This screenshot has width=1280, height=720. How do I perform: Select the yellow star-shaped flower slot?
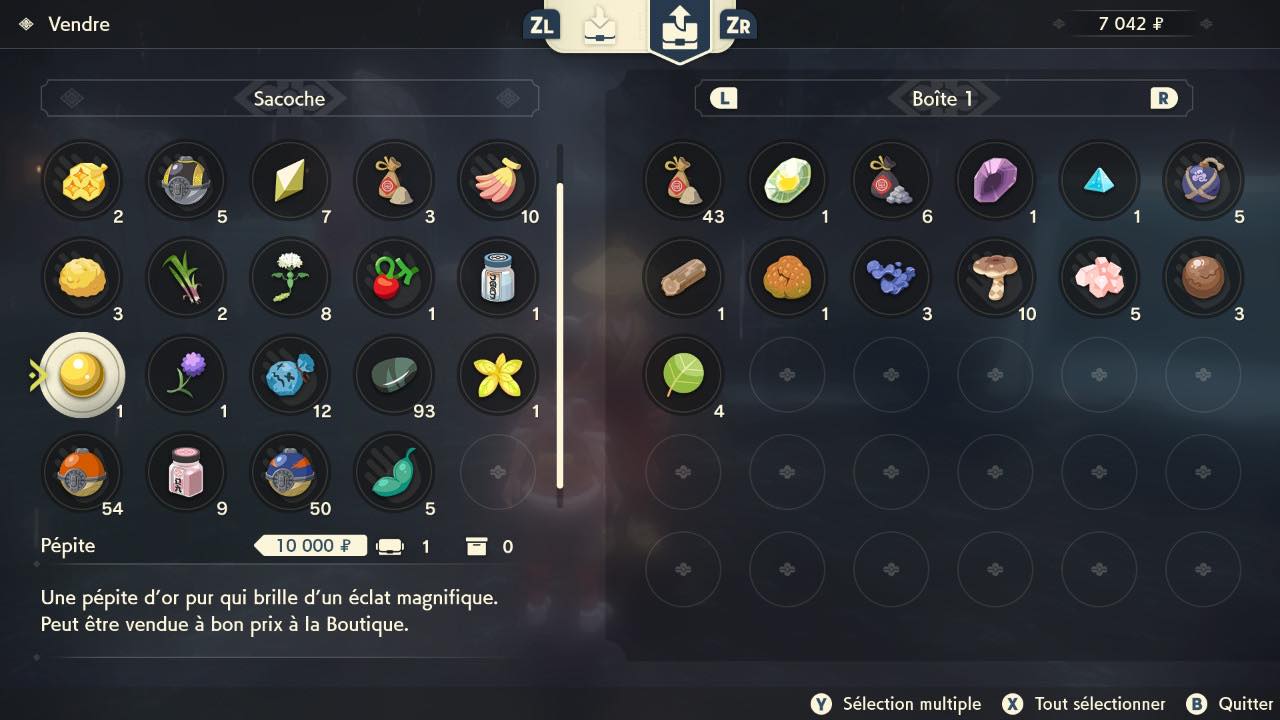tap(497, 374)
